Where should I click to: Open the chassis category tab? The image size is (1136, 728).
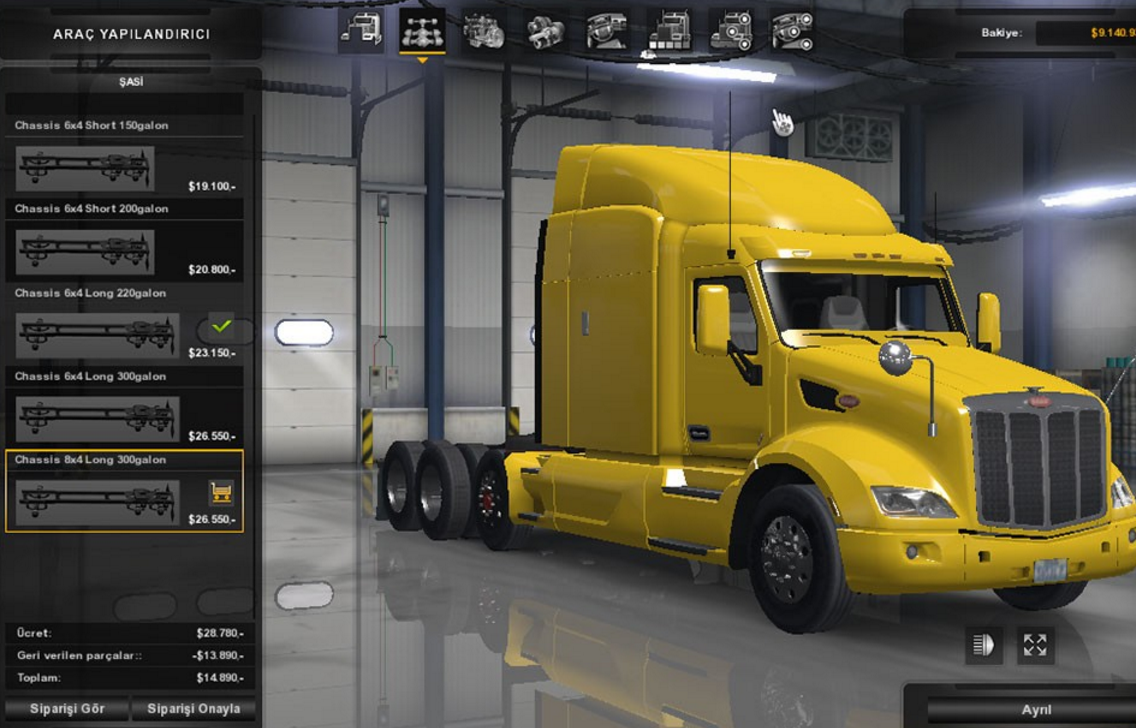tap(422, 31)
